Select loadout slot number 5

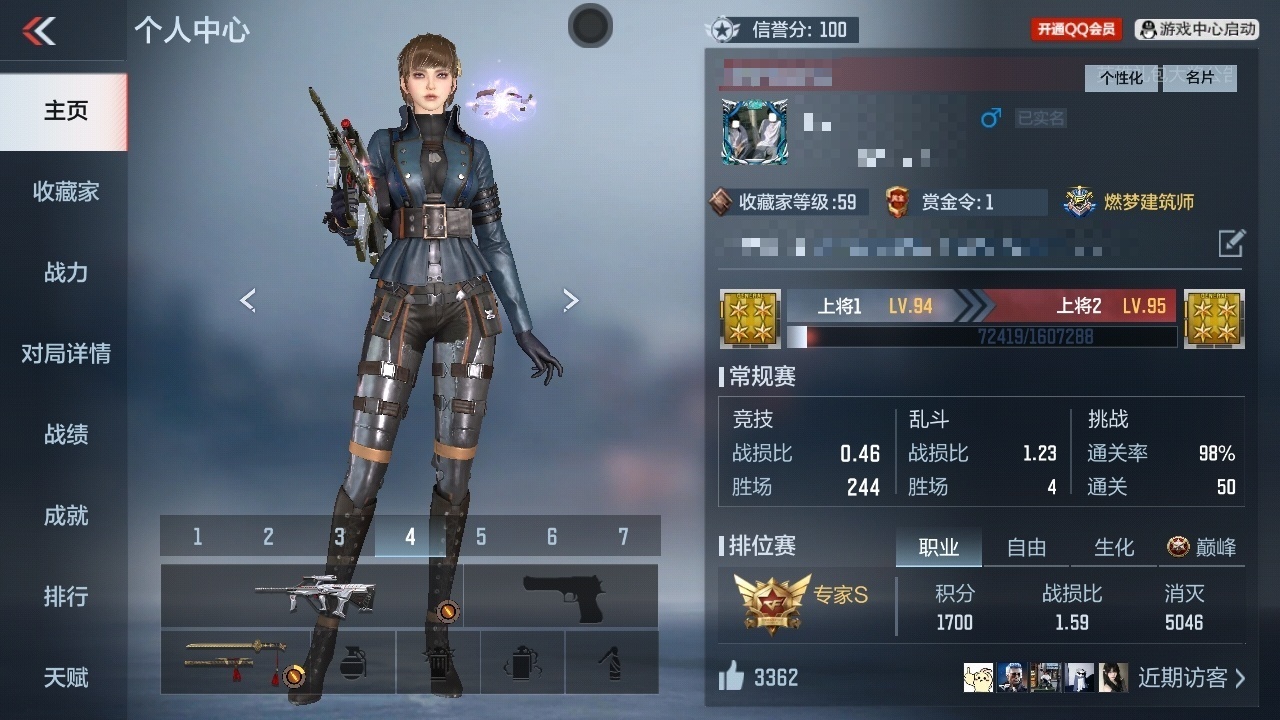coord(481,537)
